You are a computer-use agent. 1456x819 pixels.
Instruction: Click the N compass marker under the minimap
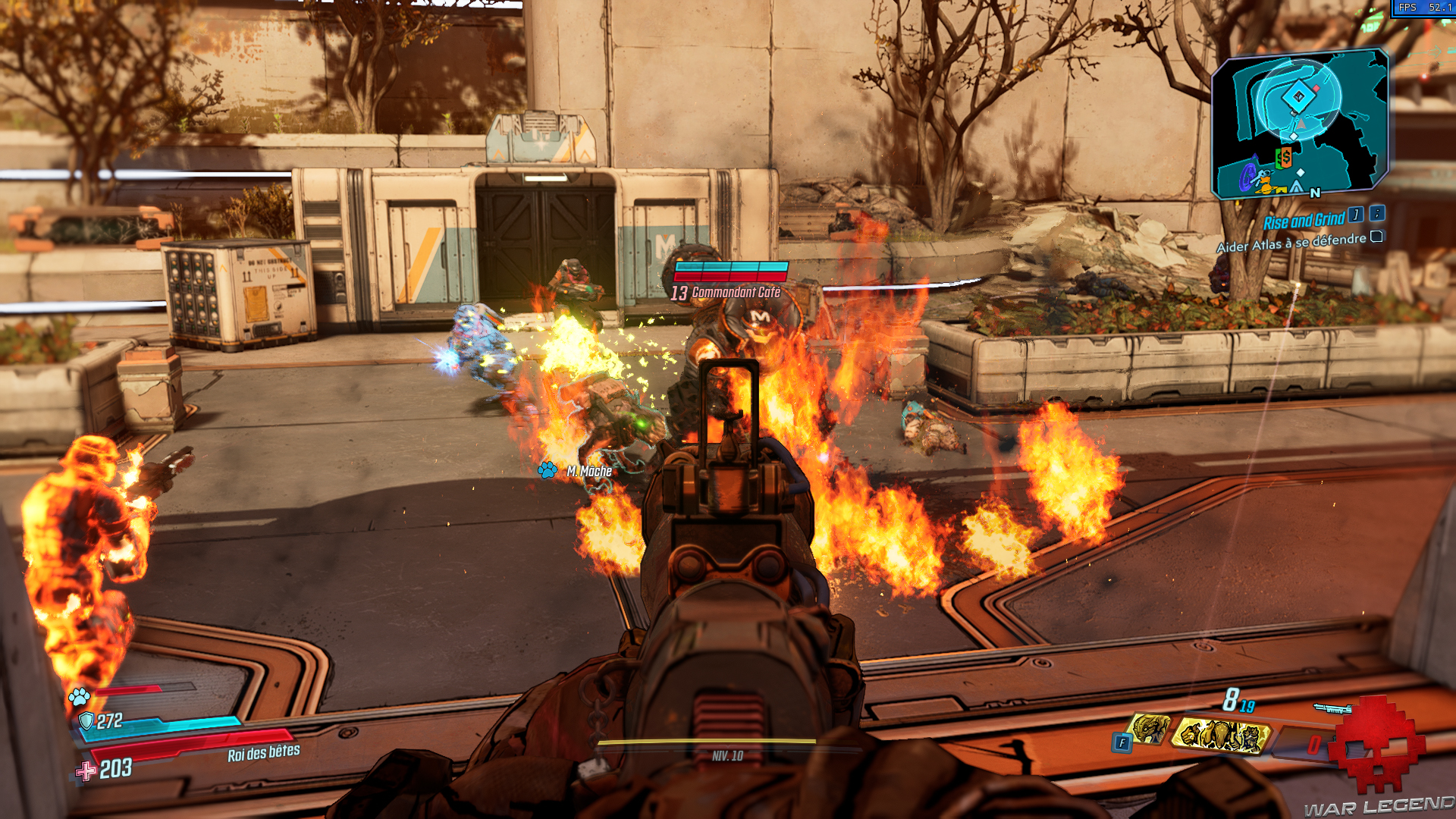pyautogui.click(x=1314, y=193)
